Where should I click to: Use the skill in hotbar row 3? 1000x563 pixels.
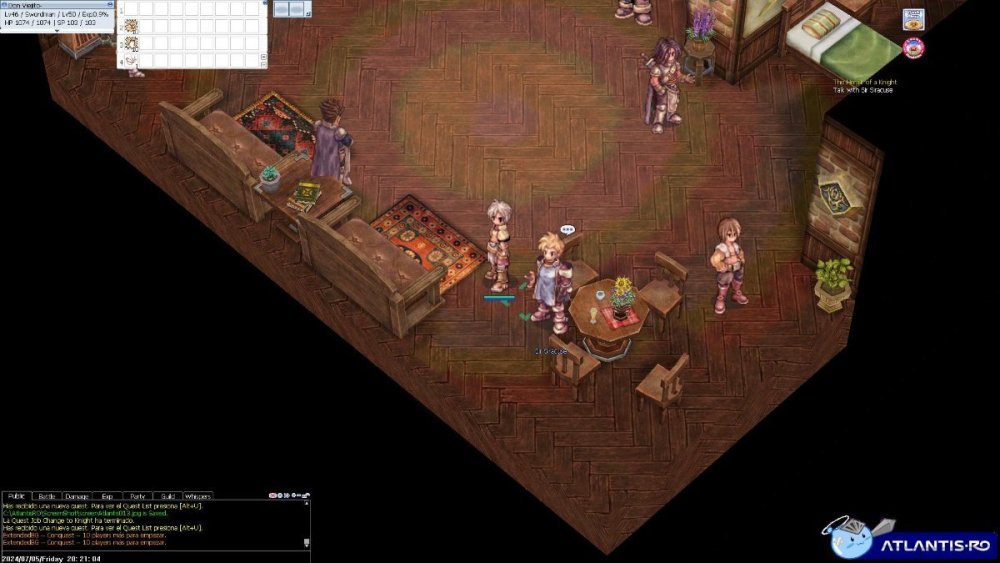coord(131,43)
